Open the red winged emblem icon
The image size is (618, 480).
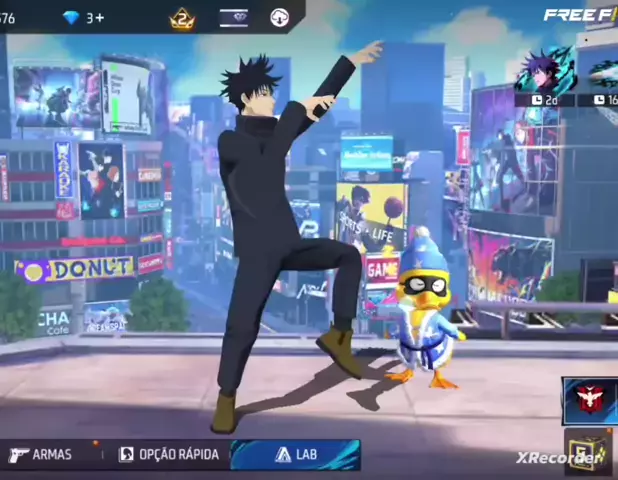click(x=583, y=398)
